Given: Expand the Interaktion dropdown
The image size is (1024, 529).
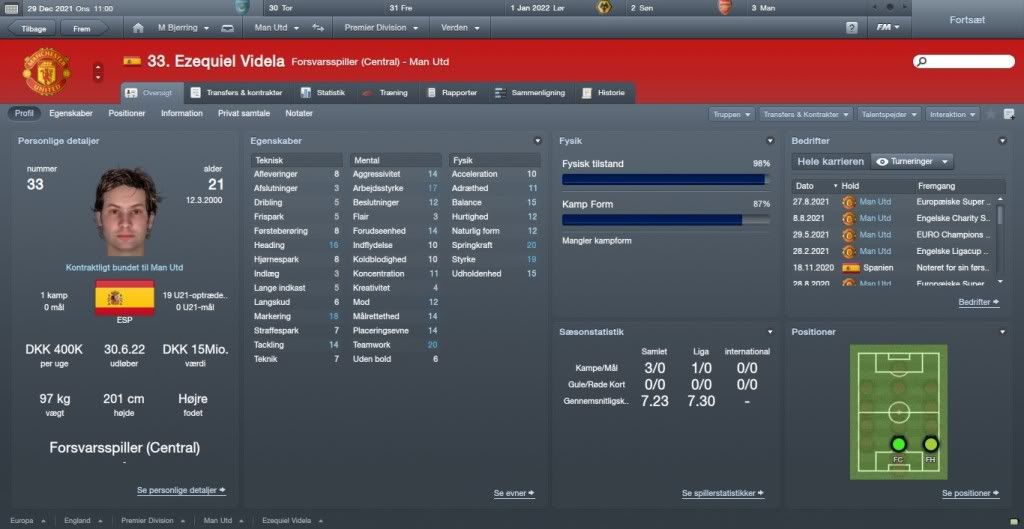Looking at the screenshot, I should tap(952, 115).
